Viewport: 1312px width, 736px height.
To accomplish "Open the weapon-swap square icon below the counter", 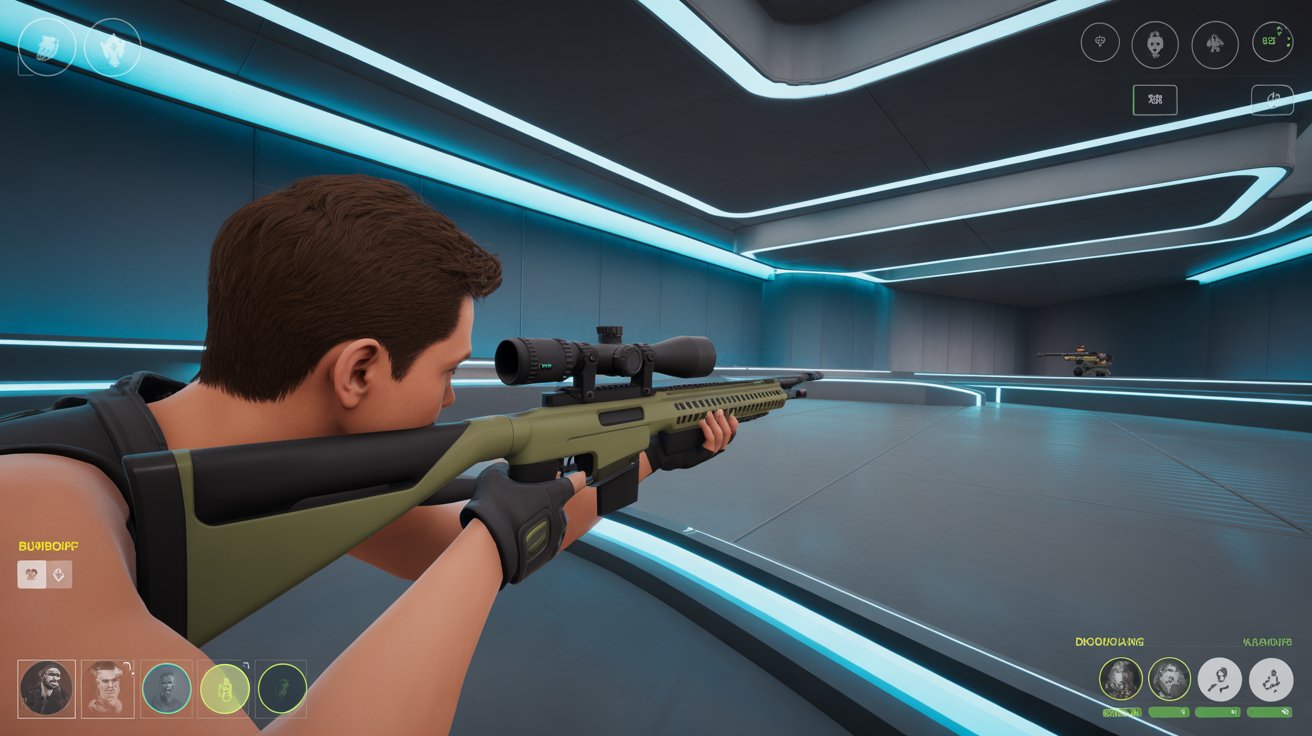I will [1273, 100].
